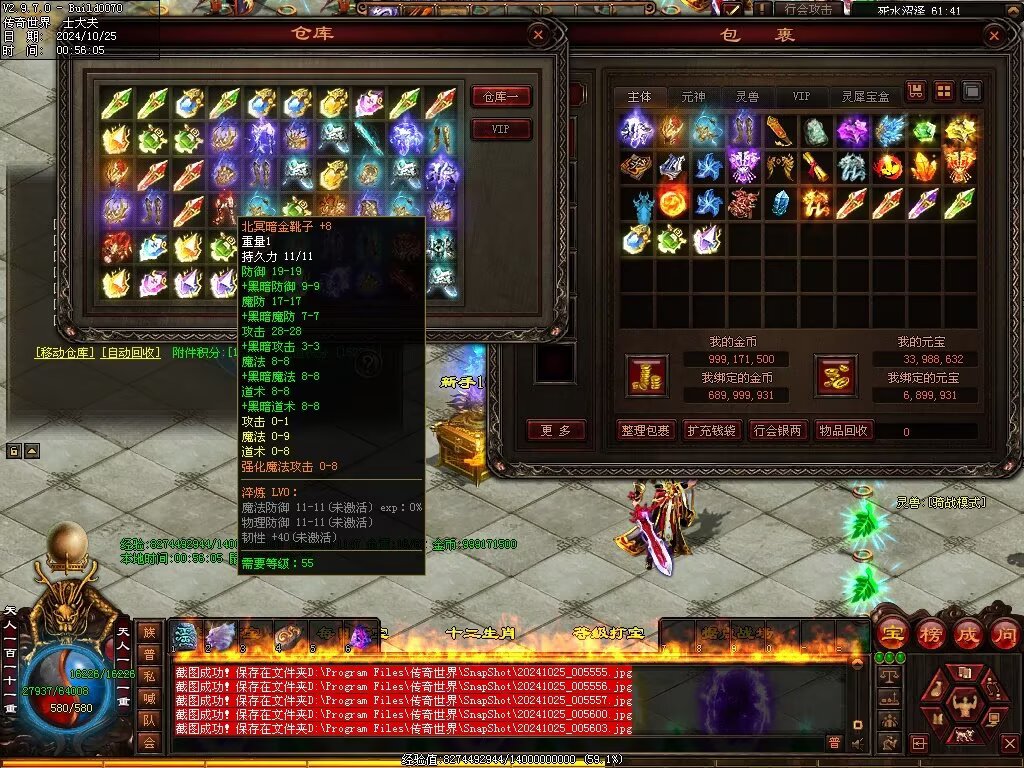The width and height of the screenshot is (1024, 768).
Task: Open the 宝 round menu button
Action: click(890, 634)
